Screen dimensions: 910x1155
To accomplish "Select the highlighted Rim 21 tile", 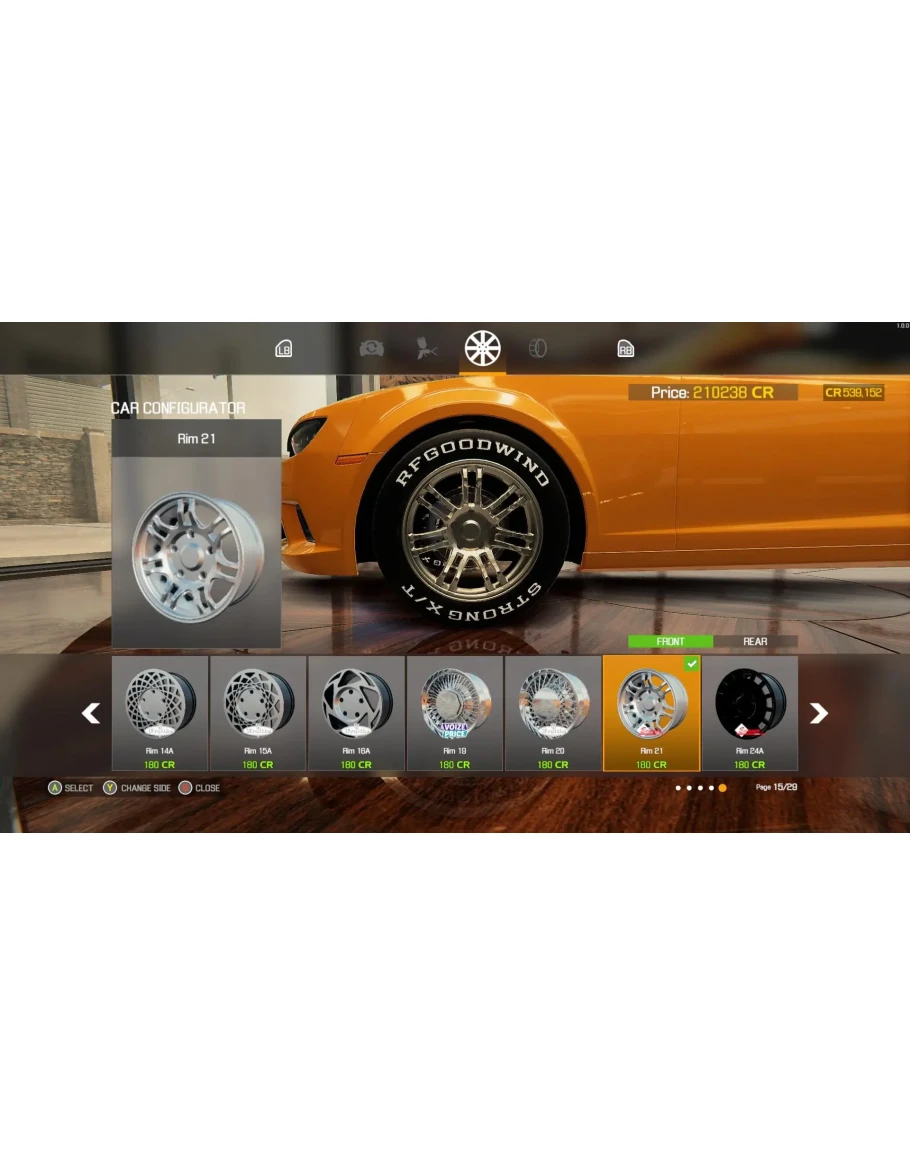I will coord(651,712).
